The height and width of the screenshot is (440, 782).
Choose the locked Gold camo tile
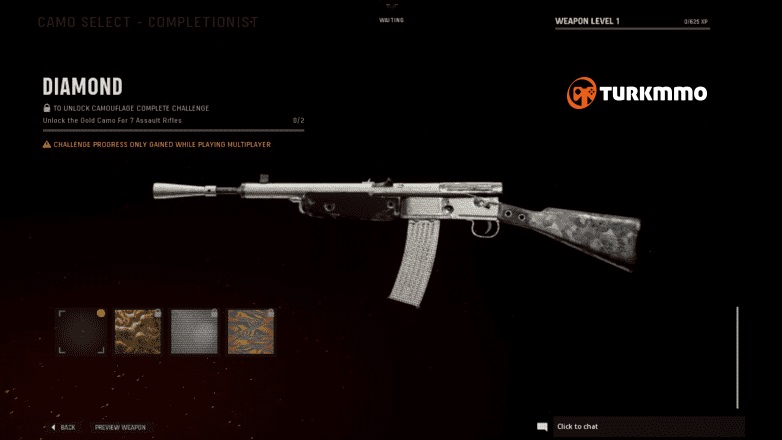pos(137,332)
